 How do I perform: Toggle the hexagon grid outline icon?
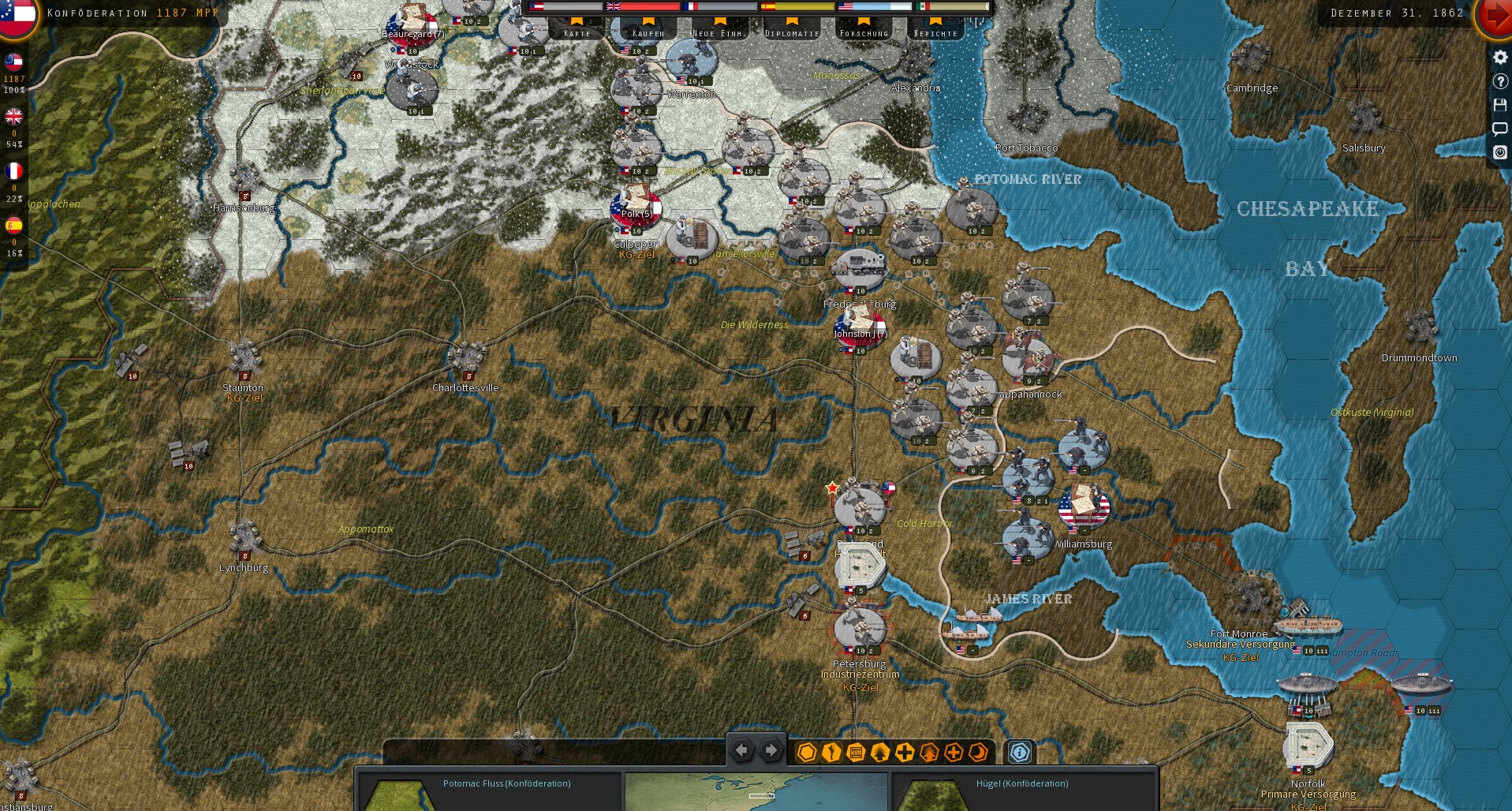[805, 753]
